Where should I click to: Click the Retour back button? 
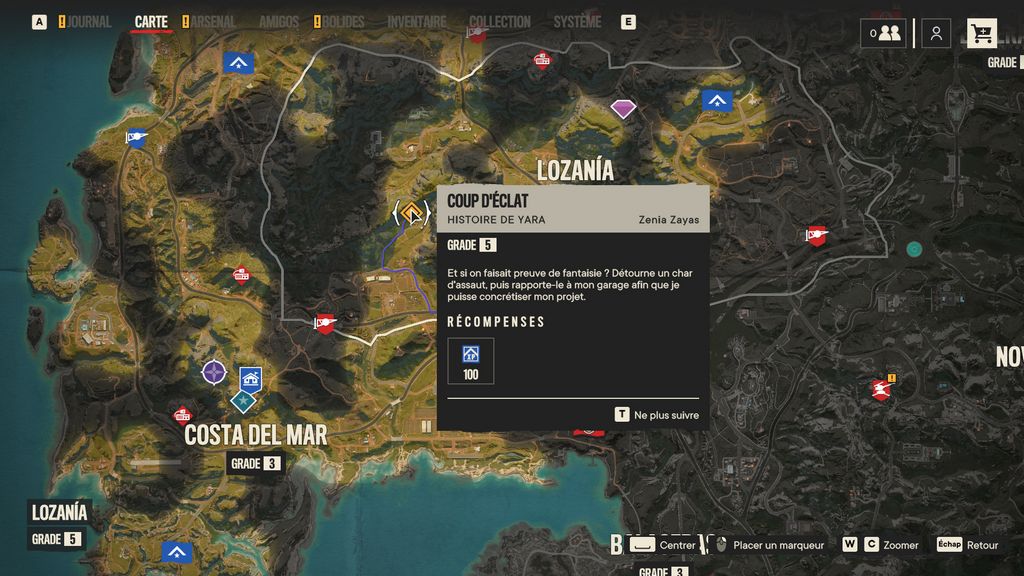click(x=968, y=545)
